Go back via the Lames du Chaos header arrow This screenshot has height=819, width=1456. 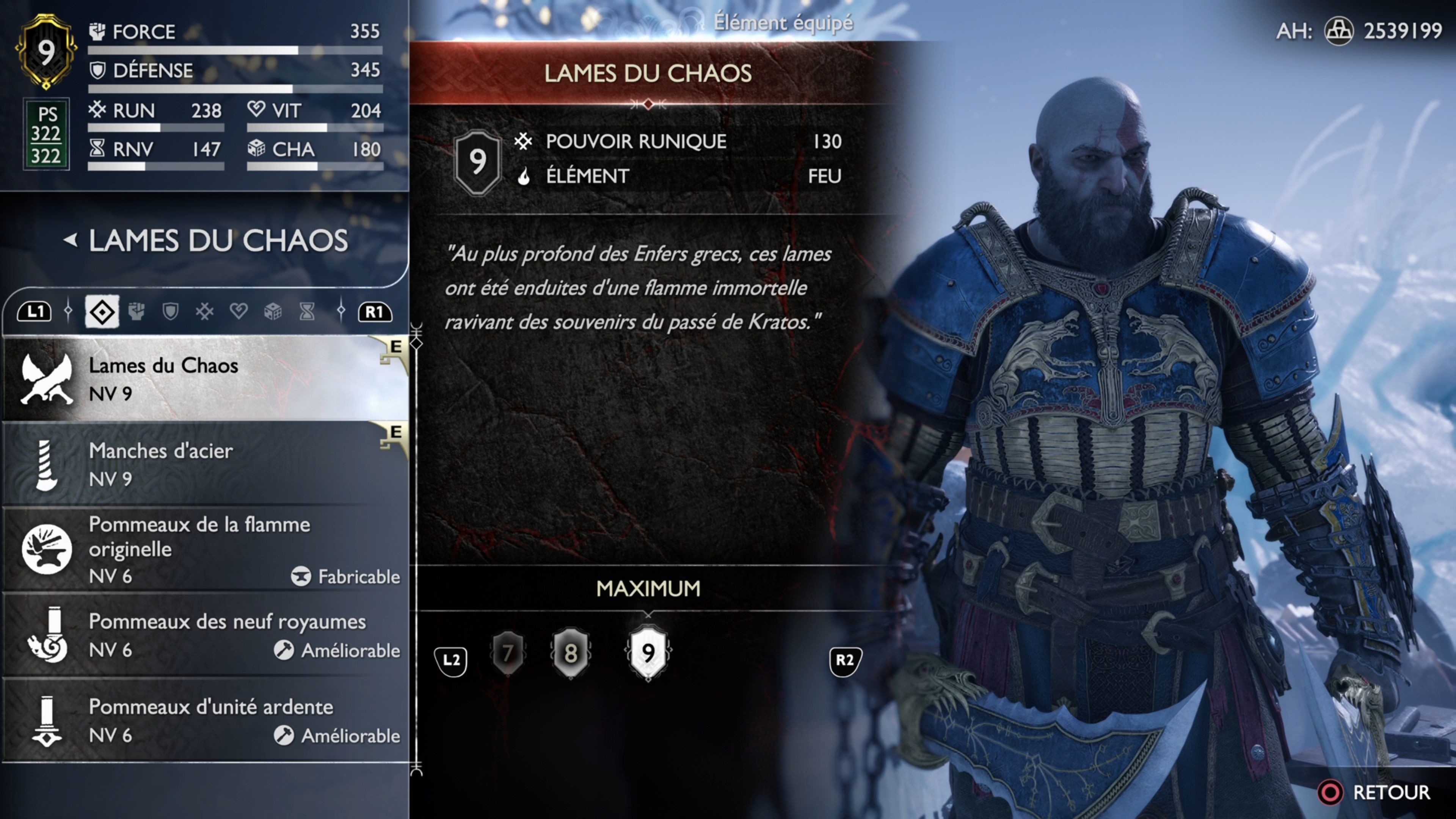tap(71, 240)
